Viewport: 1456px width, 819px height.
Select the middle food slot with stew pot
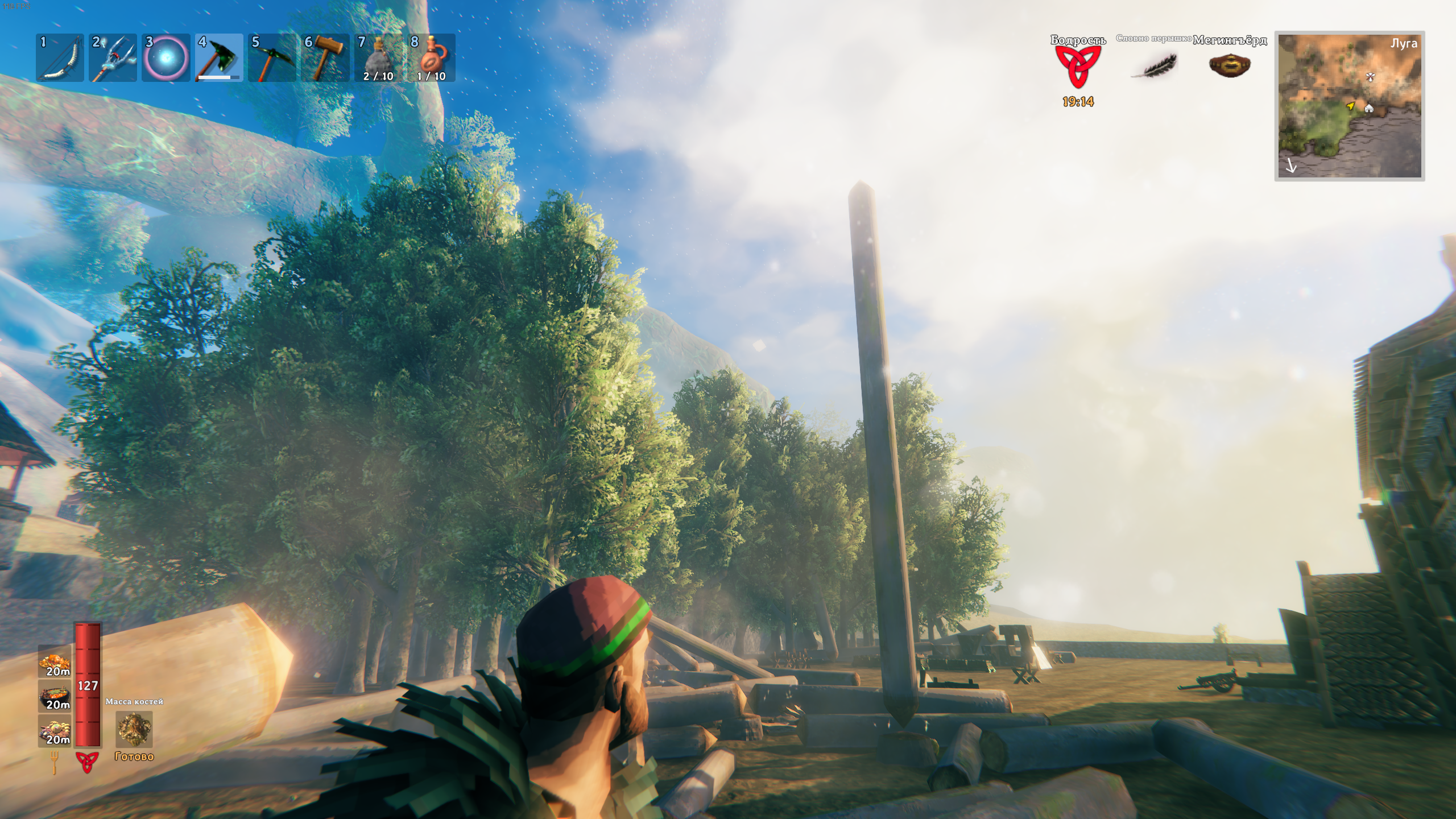[x=55, y=696]
